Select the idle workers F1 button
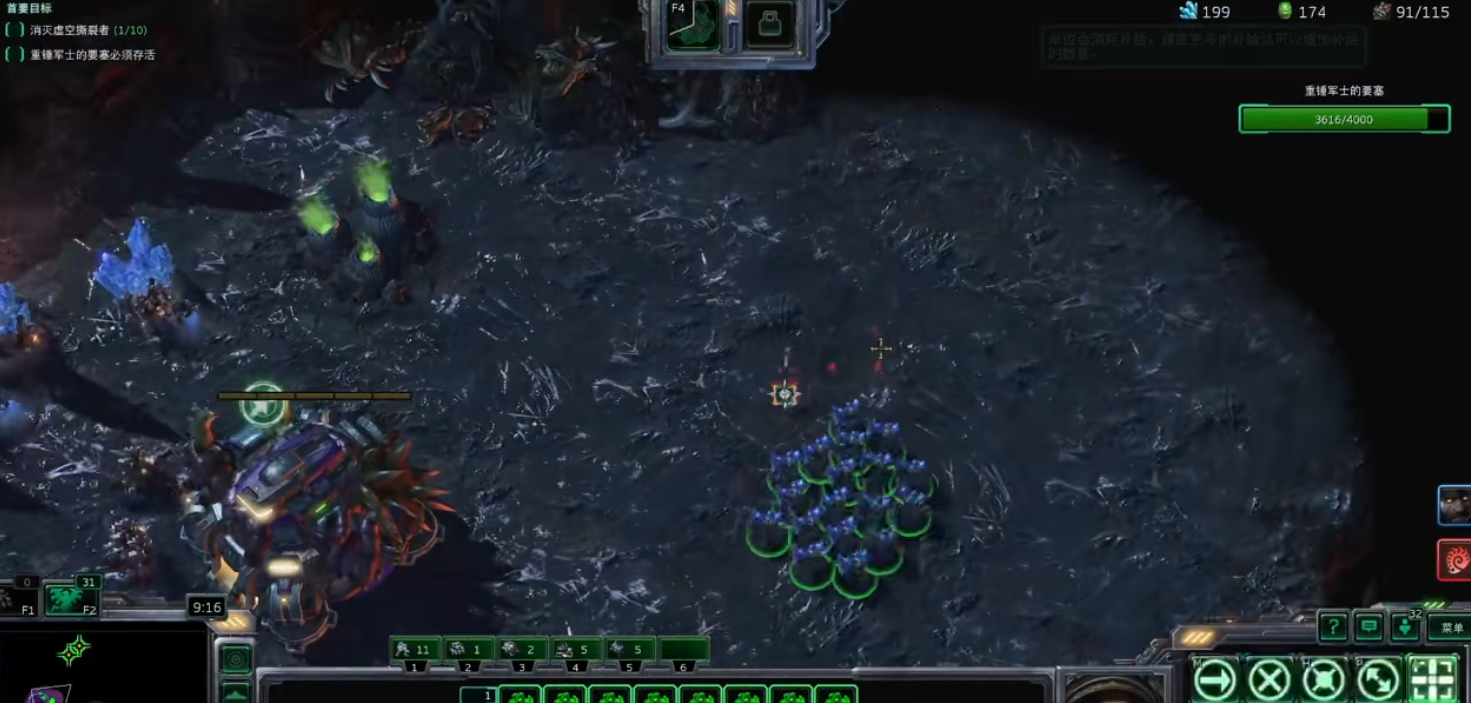Viewport: 1471px width, 703px height. pyautogui.click(x=18, y=600)
